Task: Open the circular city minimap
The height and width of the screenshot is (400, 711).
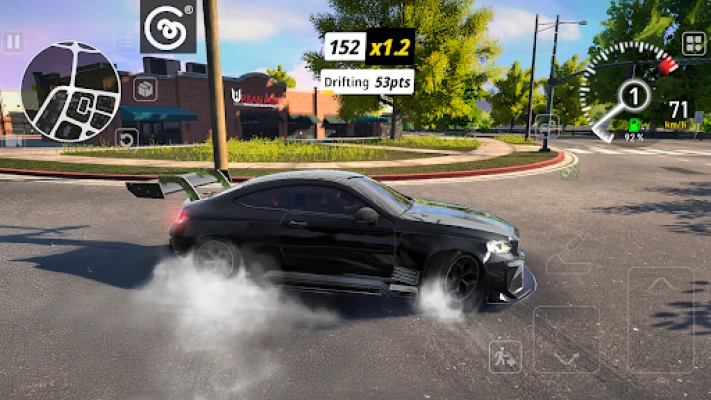Action: point(70,91)
